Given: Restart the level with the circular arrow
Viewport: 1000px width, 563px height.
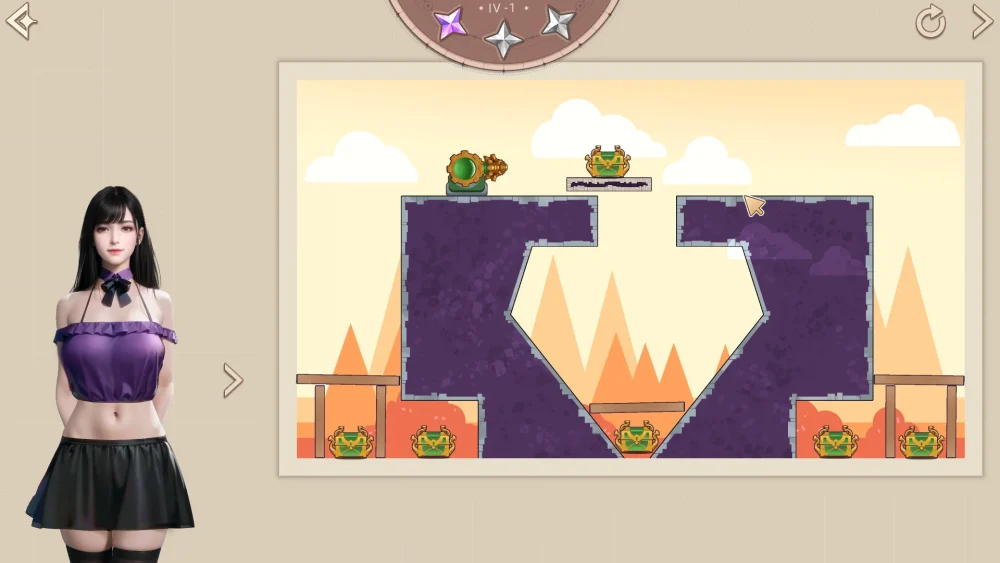Looking at the screenshot, I should tap(930, 22).
